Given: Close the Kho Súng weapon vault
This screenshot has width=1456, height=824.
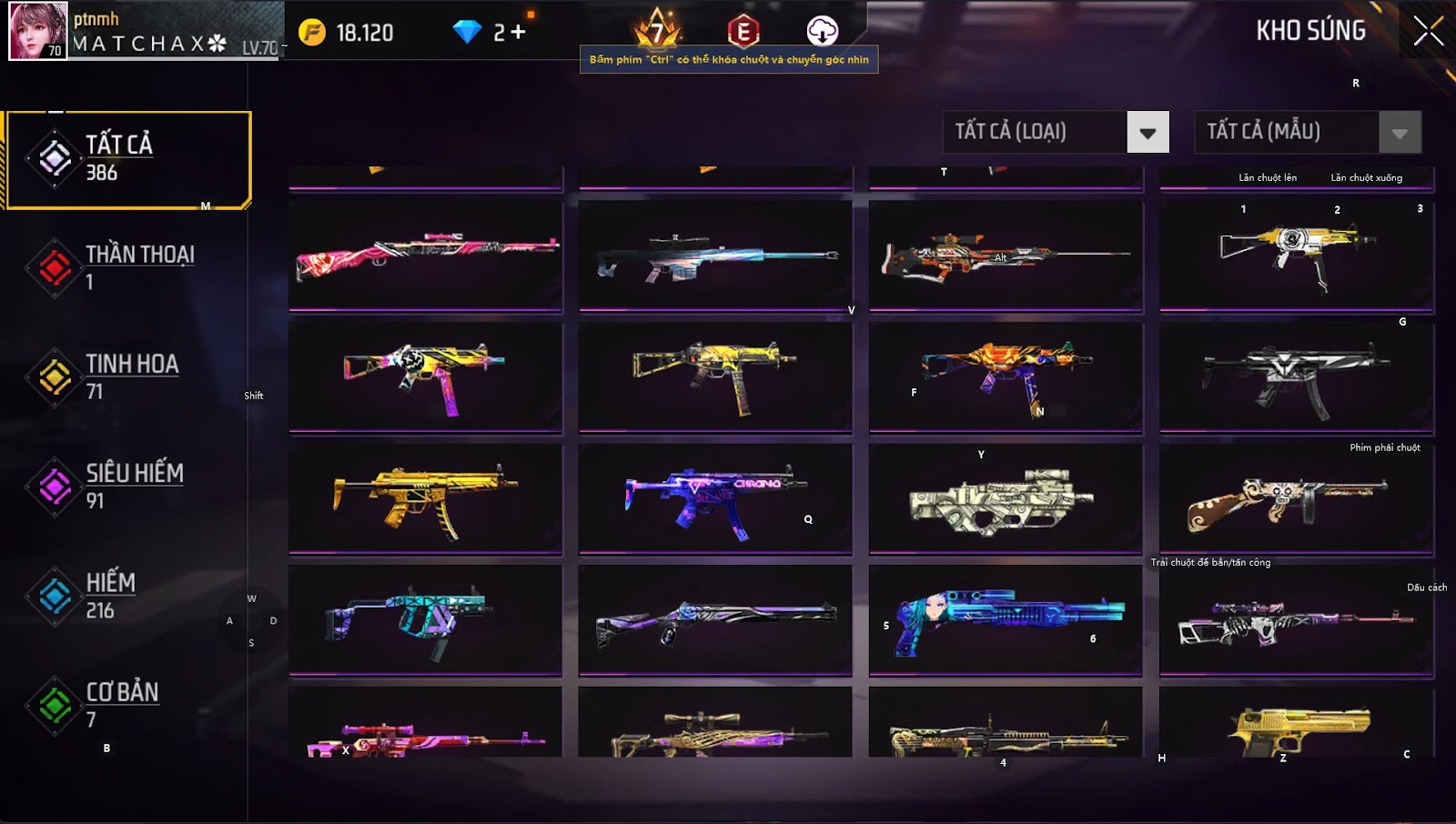Looking at the screenshot, I should [x=1428, y=31].
